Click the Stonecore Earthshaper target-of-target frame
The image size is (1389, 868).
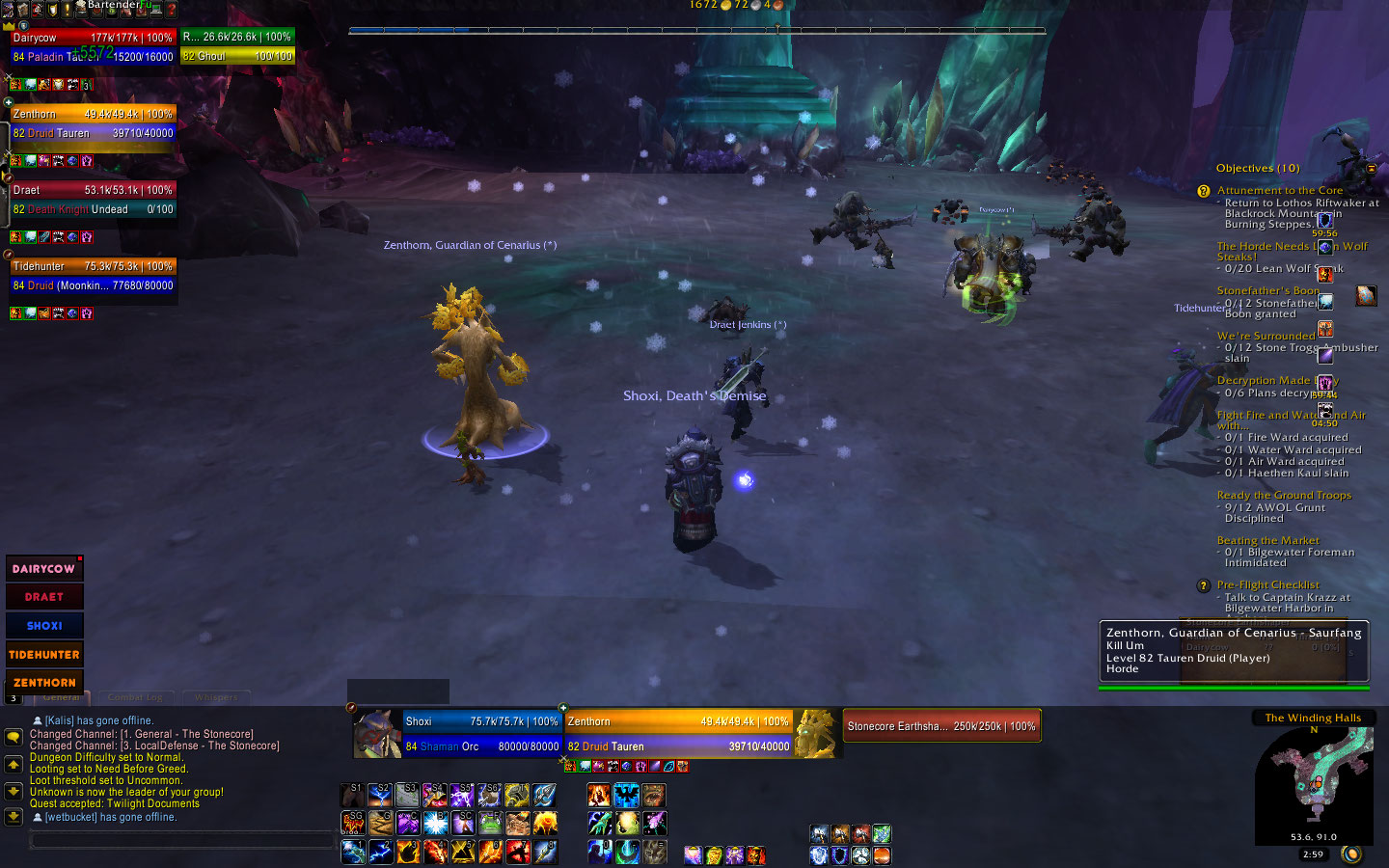click(x=941, y=726)
